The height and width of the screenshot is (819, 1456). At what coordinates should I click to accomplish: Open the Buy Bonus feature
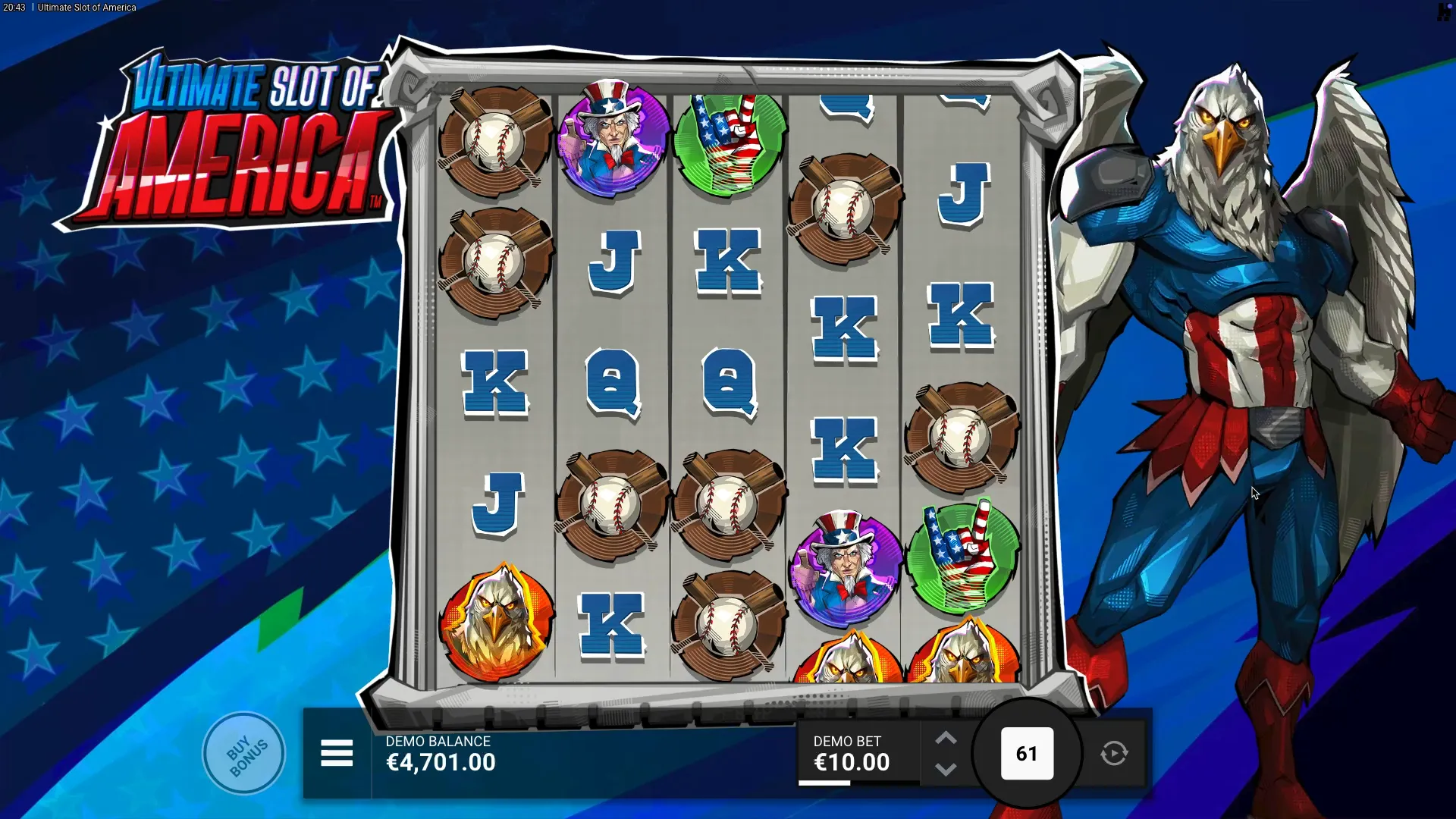tap(244, 754)
